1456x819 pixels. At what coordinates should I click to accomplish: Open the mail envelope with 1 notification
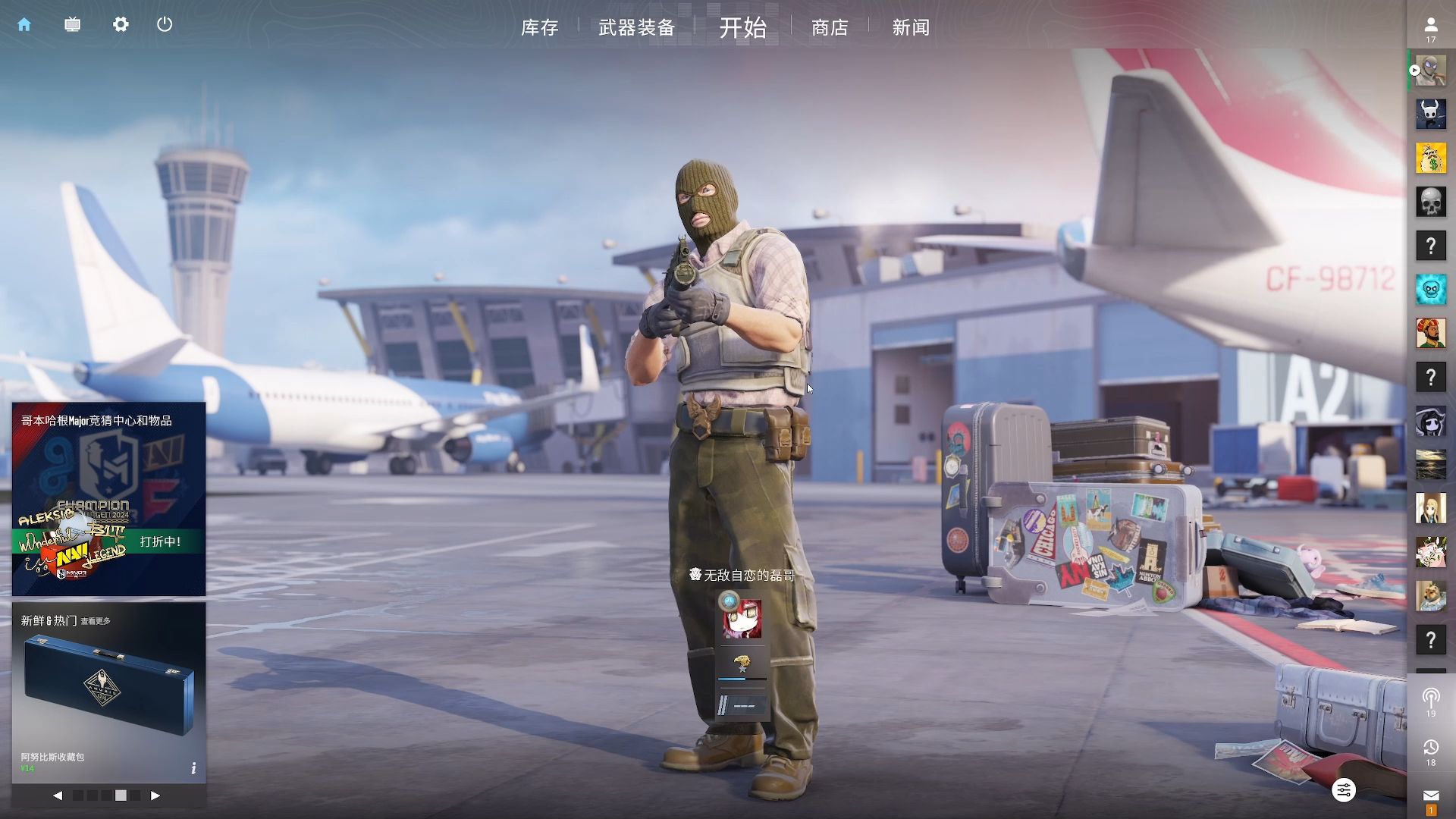pyautogui.click(x=1431, y=792)
